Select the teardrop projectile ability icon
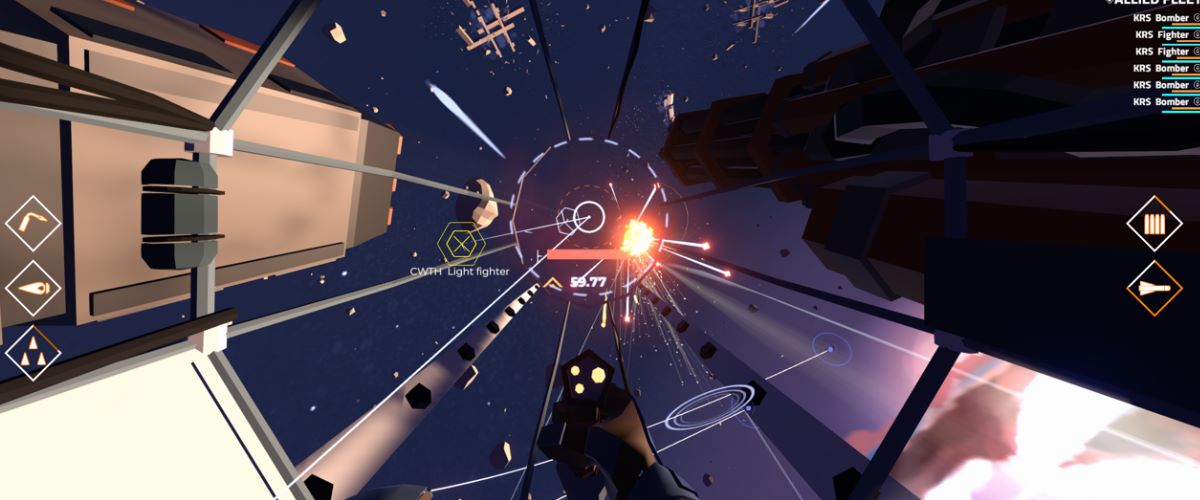This screenshot has height=500, width=1200. [x=33, y=288]
